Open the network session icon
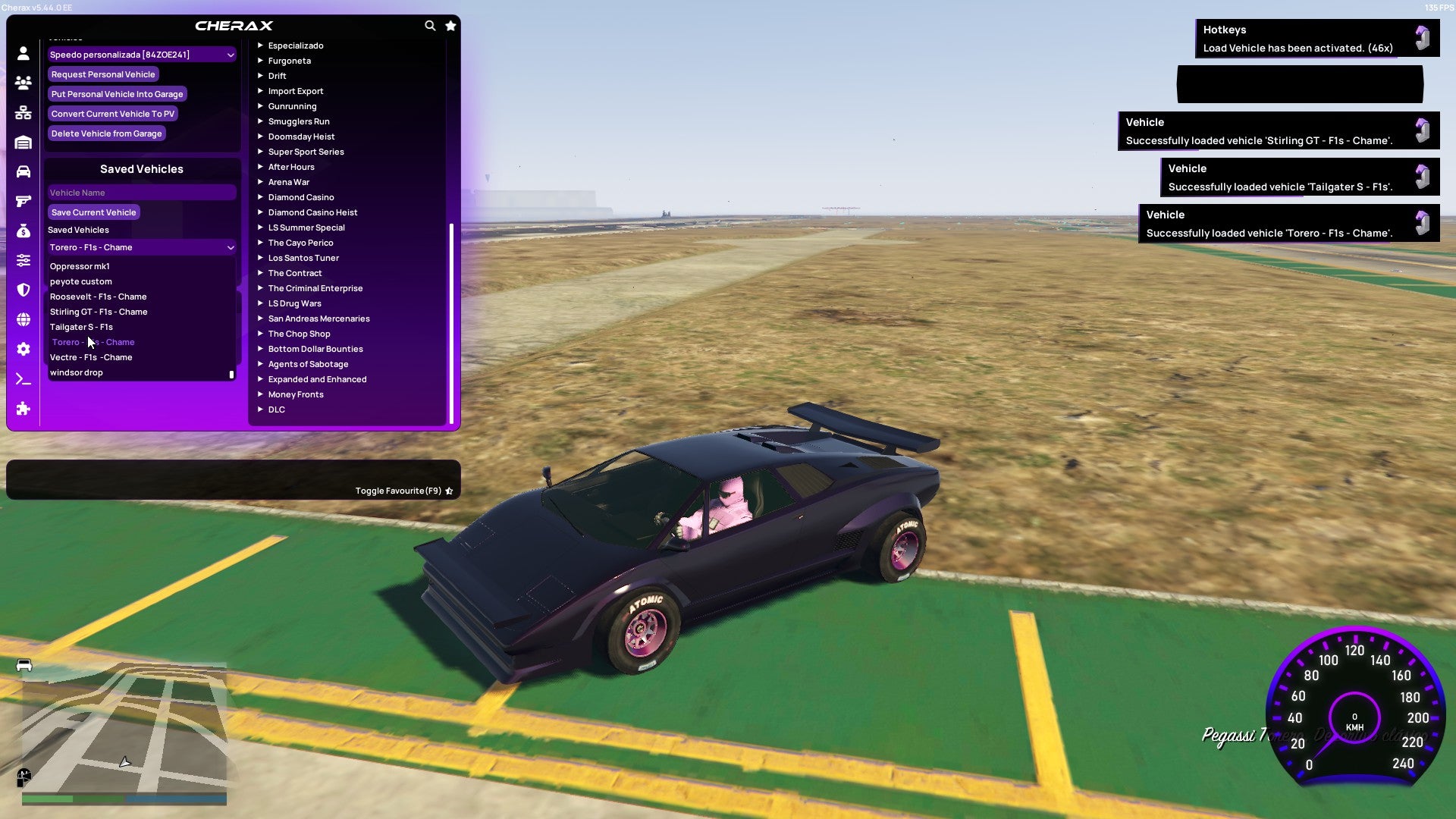The image size is (1456, 819). pos(24,112)
